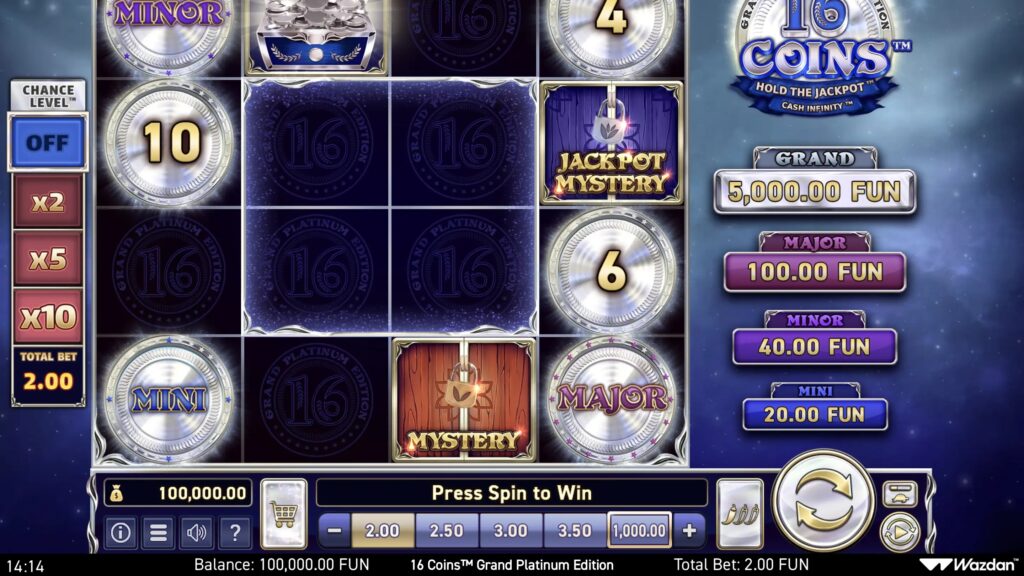Decrease the bet with the minus button
Screen dimensions: 1024x576
tap(336, 531)
